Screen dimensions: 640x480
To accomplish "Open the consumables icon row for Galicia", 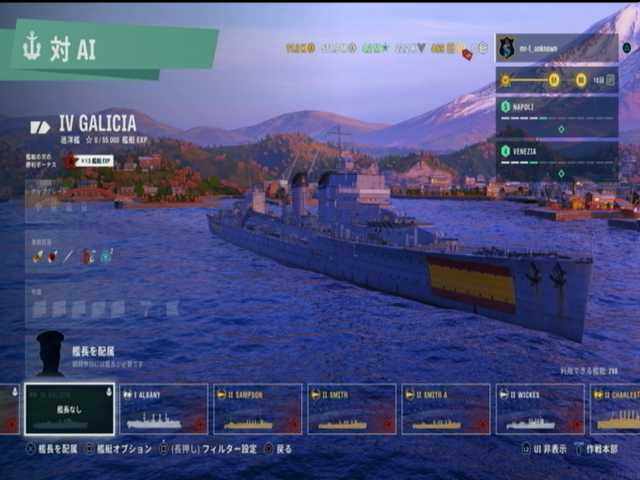I will [x=72, y=256].
